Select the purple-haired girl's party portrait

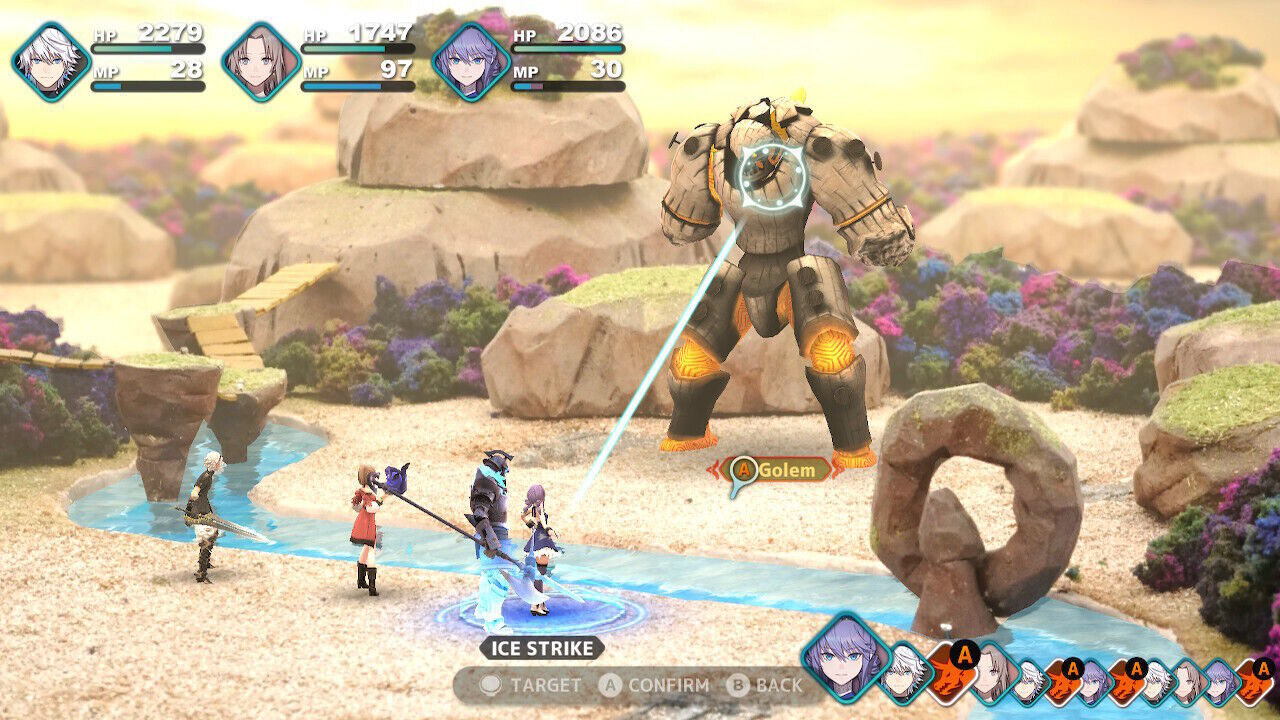click(x=471, y=61)
